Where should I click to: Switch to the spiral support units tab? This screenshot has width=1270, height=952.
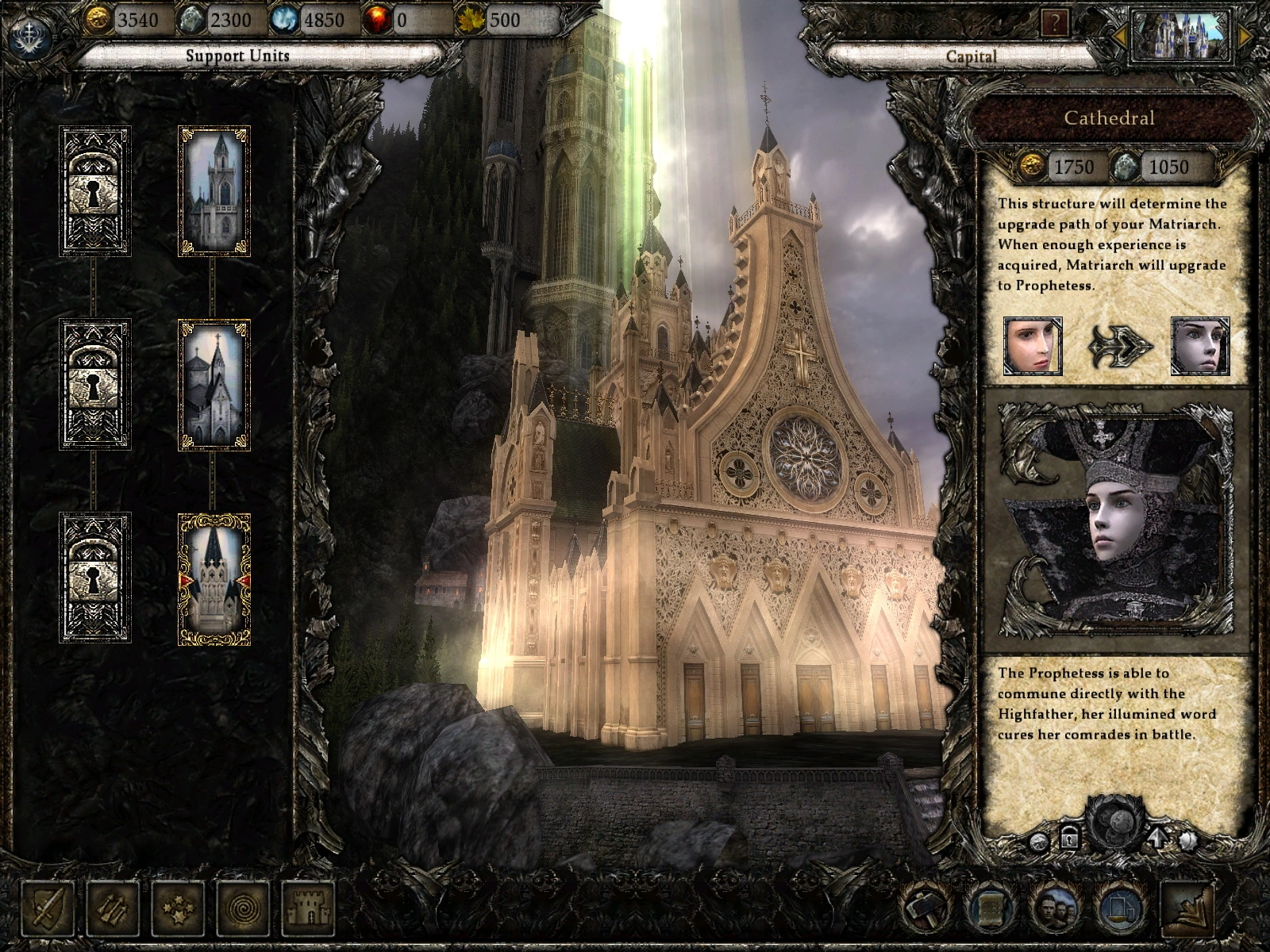pos(243,907)
